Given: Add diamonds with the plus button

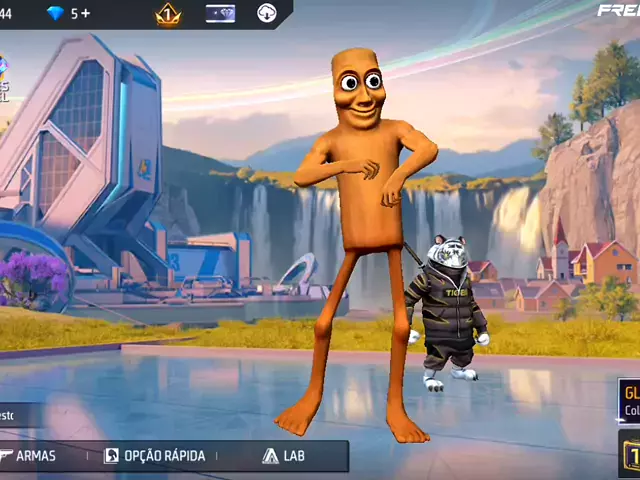Looking at the screenshot, I should click(85, 14).
